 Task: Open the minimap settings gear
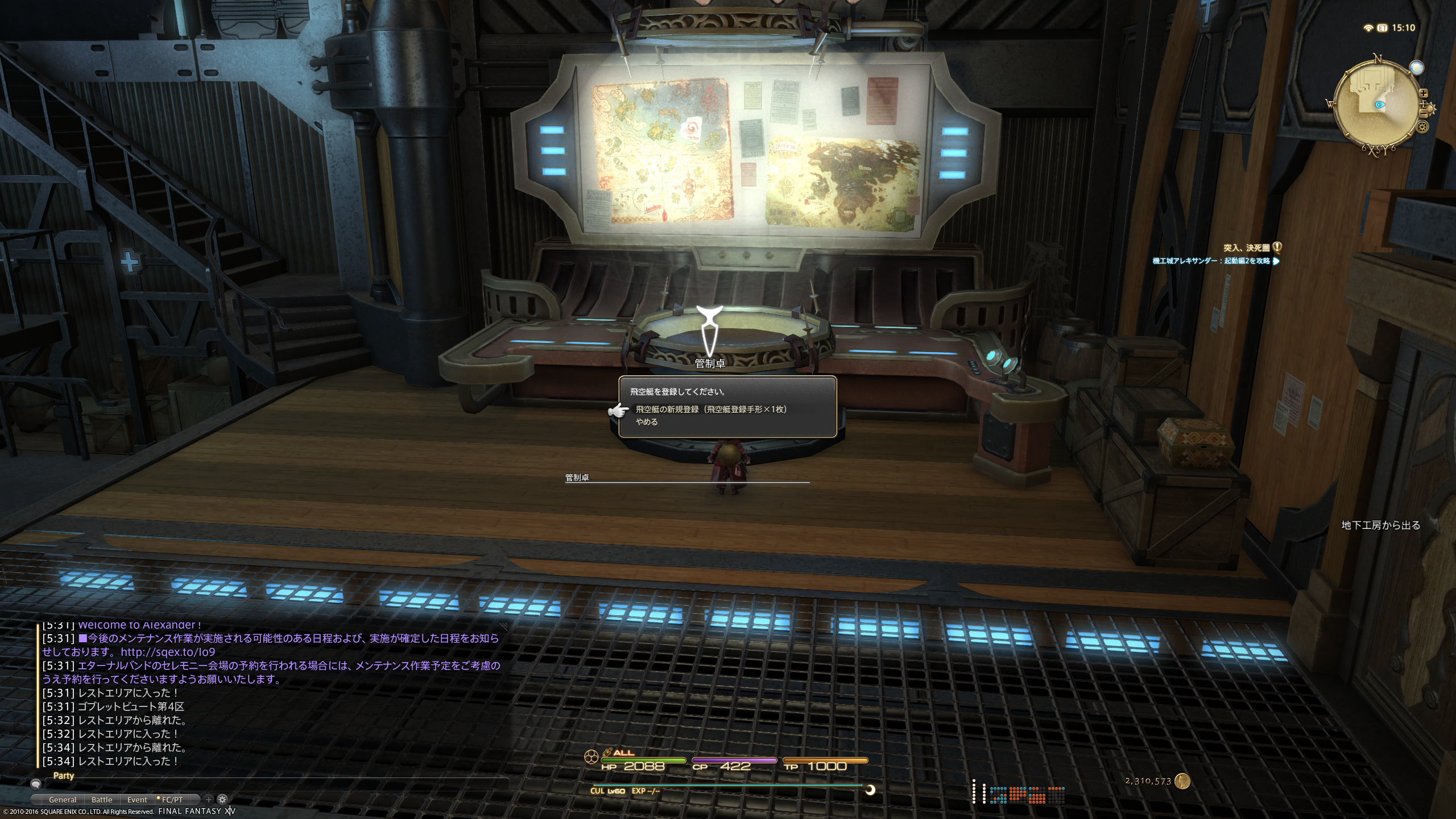1423,127
